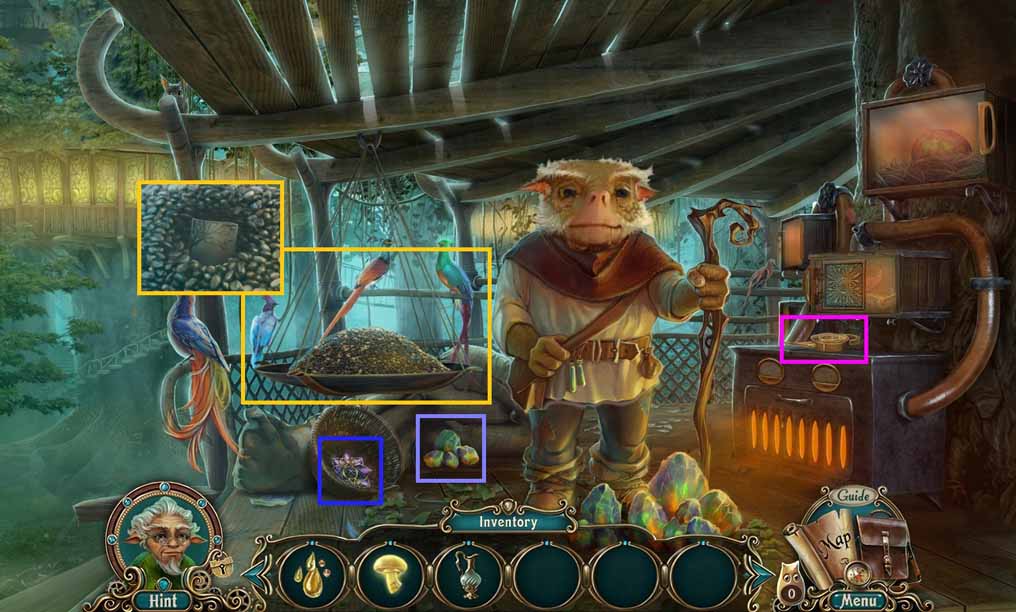Click the padlock beside the portrait
1016x612 pixels.
tap(220, 566)
